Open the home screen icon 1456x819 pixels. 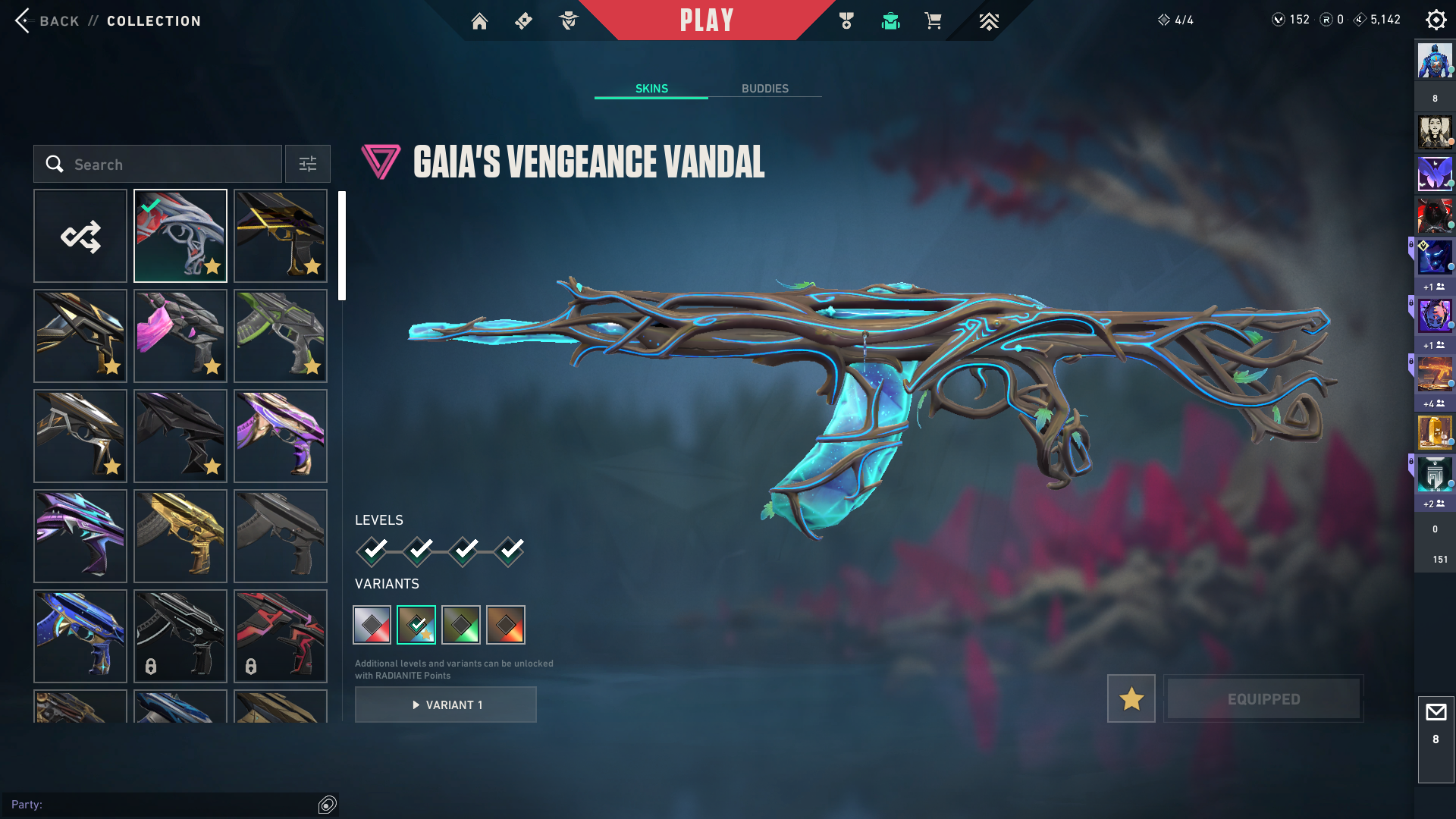(479, 21)
